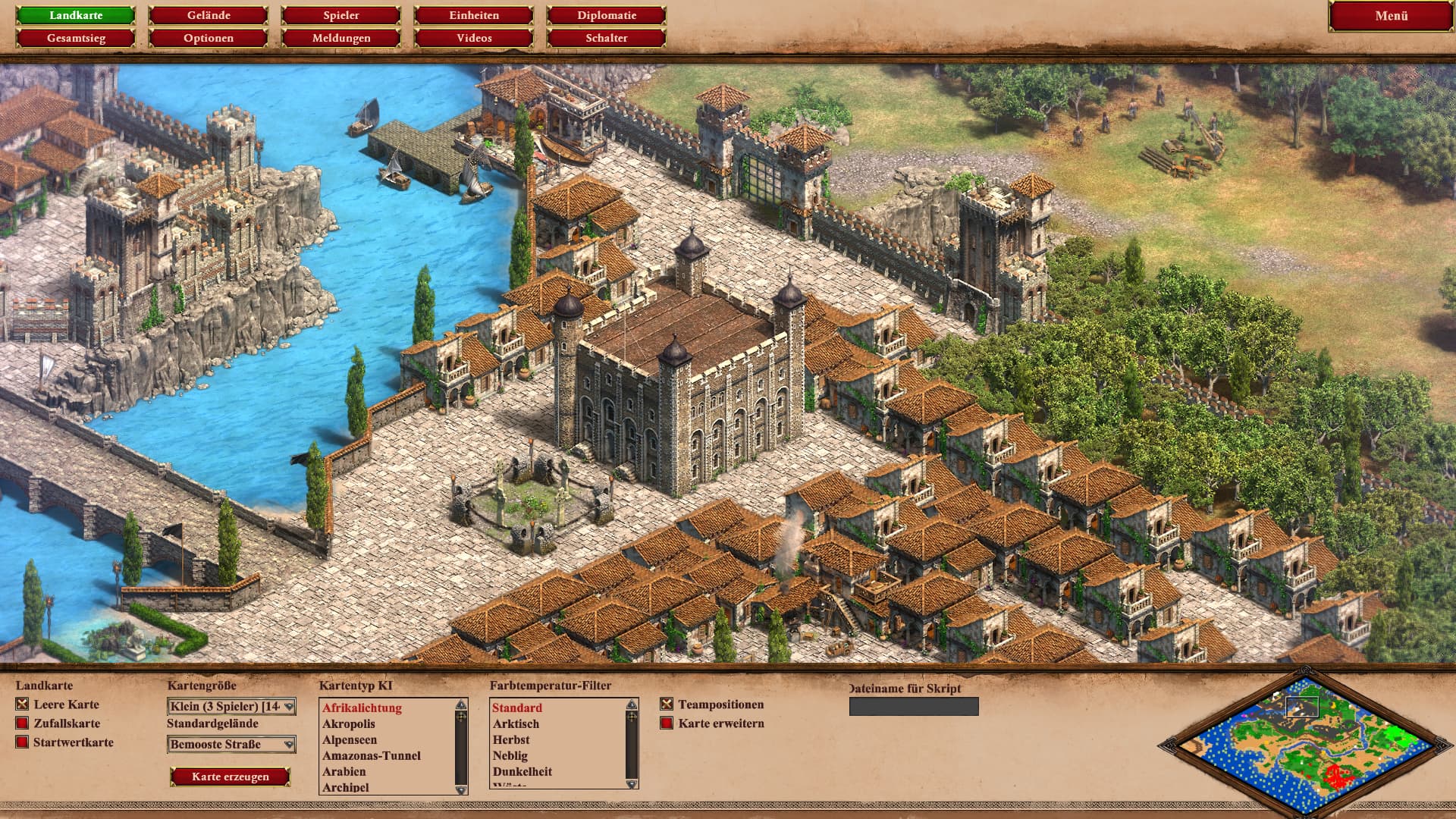The height and width of the screenshot is (819, 1456).
Task: Choose the Herbst color temperature filter
Action: tap(511, 739)
